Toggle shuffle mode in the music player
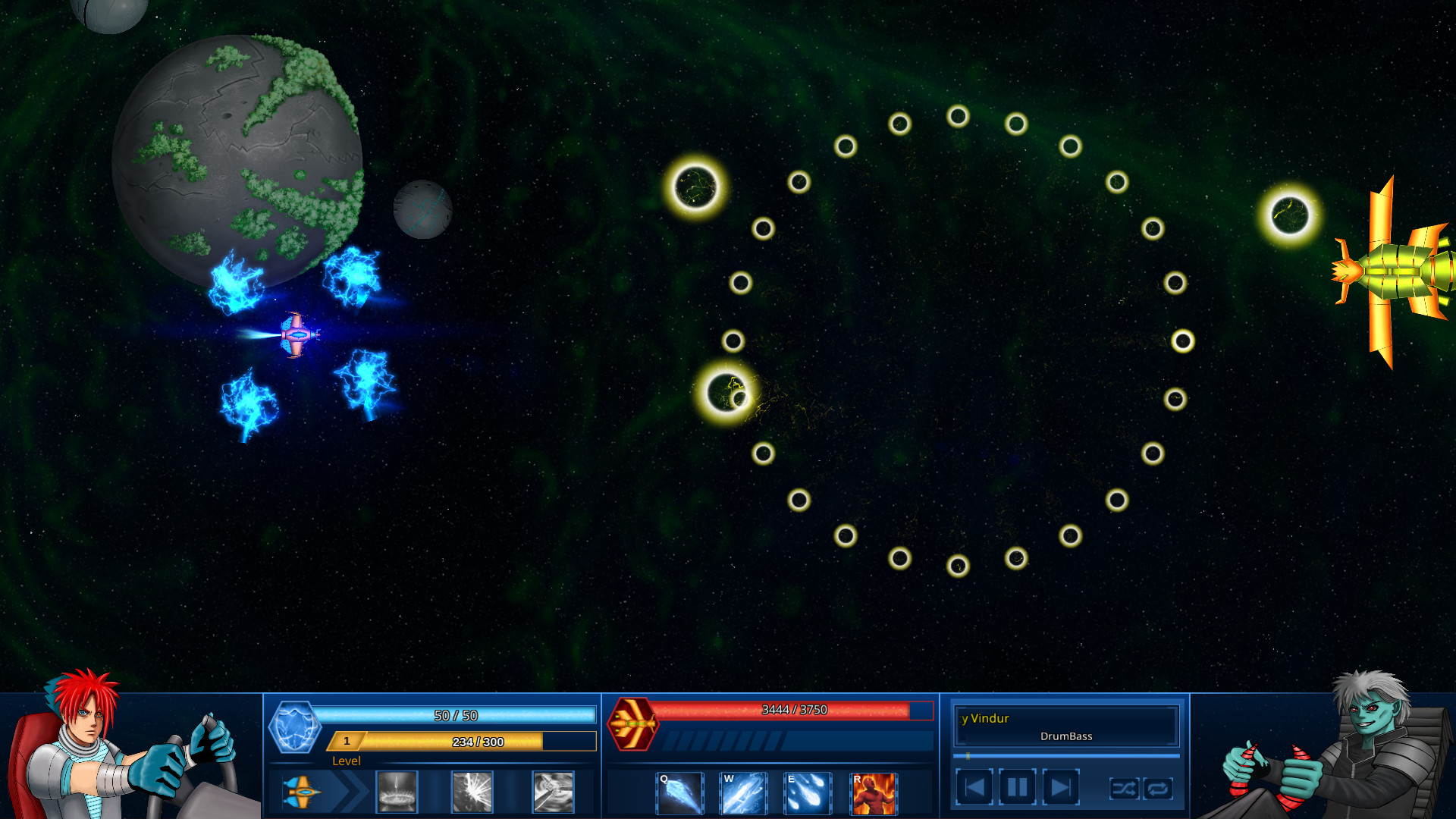Screen dimensions: 1456x819 pos(1125,789)
